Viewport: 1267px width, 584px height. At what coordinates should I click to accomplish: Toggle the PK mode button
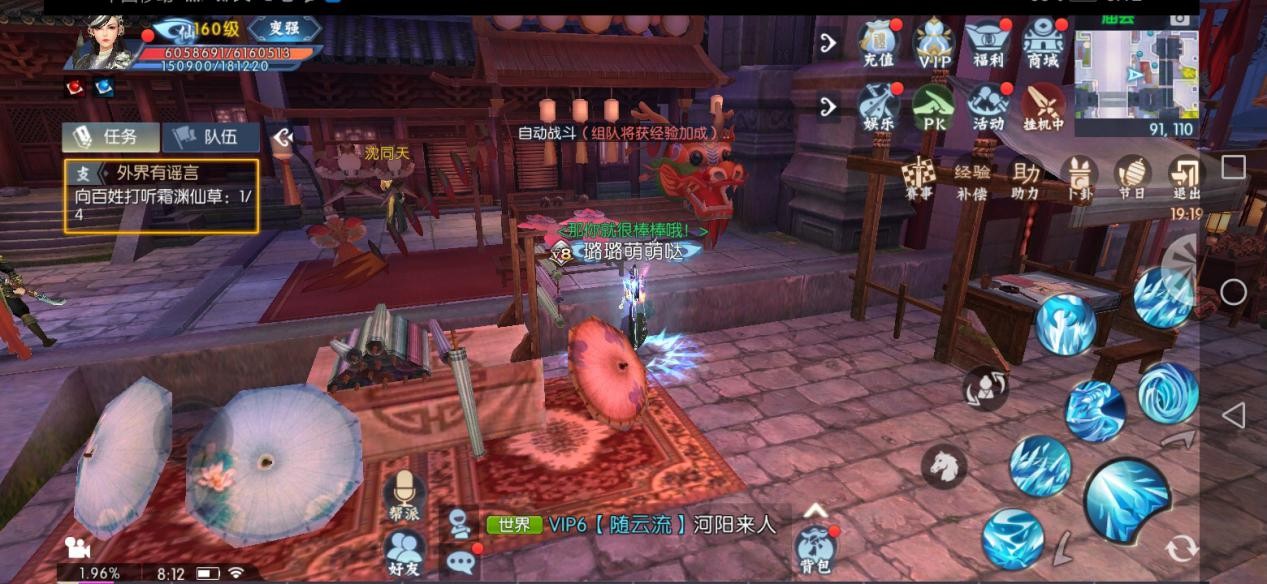(x=934, y=107)
